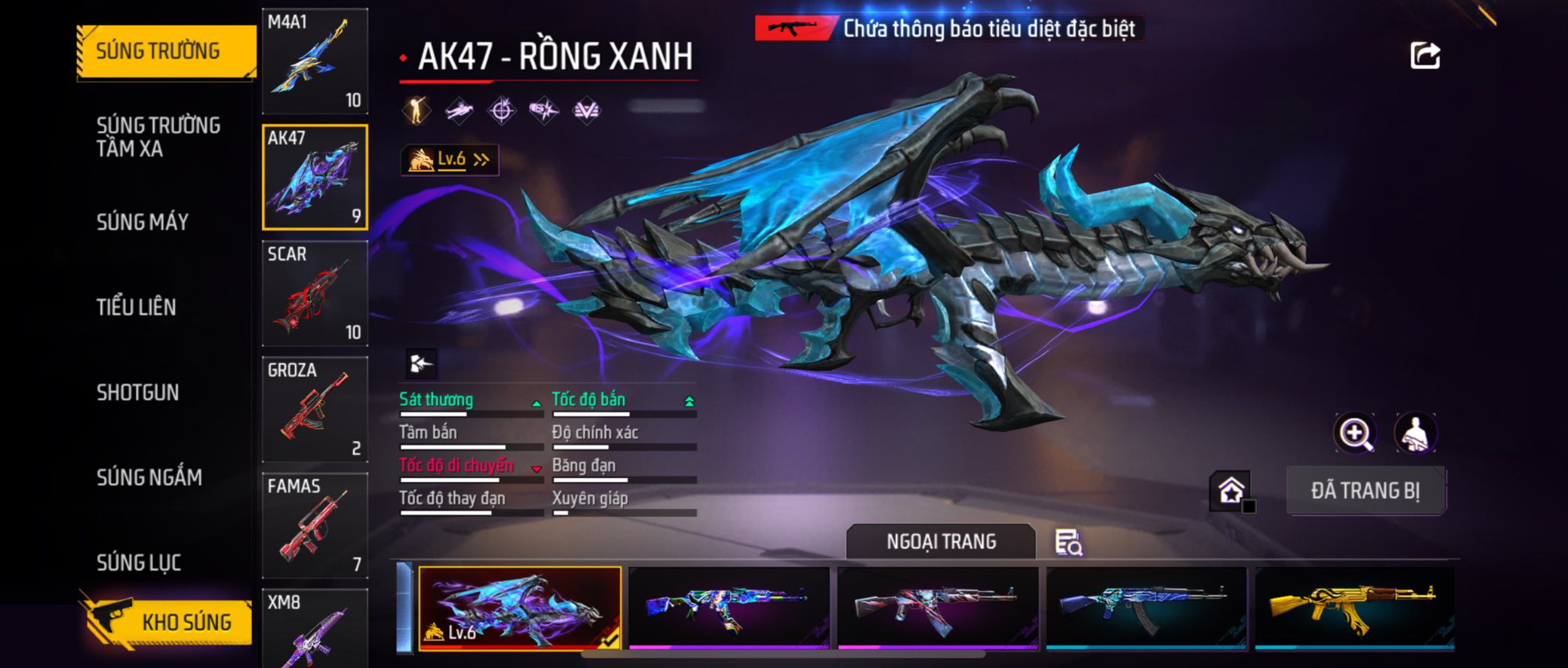Click the home star showcase icon
Screen dimensions: 1568x668
tap(1231, 490)
